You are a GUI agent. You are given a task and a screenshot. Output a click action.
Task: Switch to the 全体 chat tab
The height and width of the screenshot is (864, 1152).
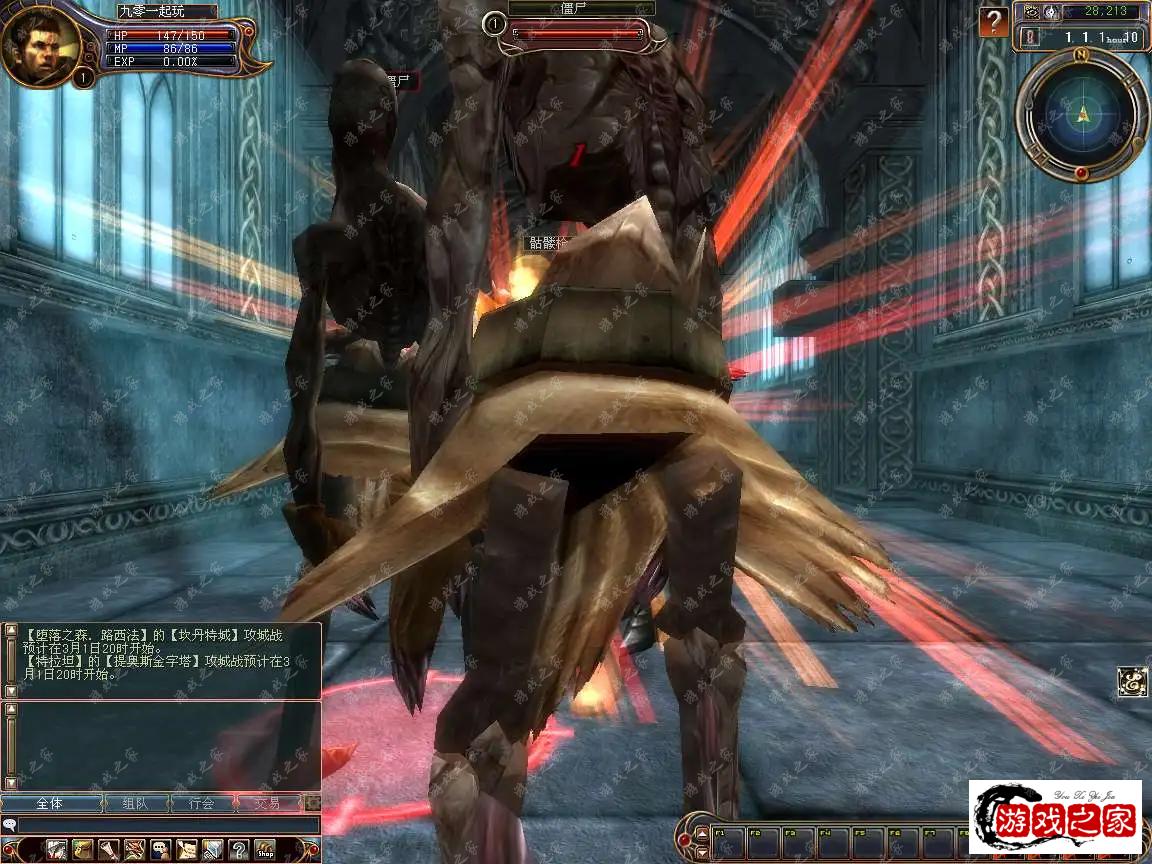(x=51, y=803)
